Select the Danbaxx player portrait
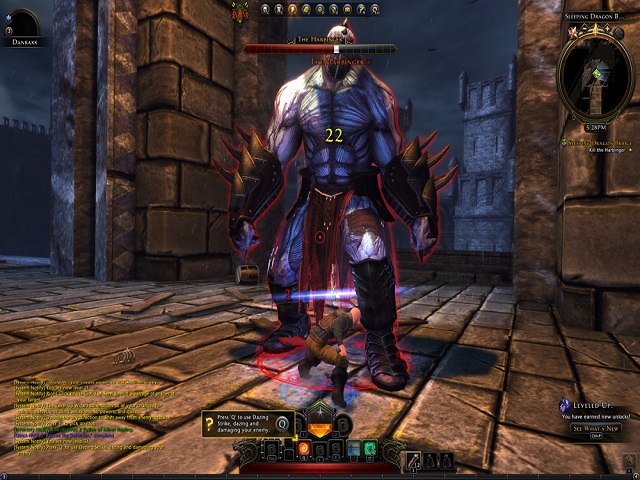 (x=22, y=22)
